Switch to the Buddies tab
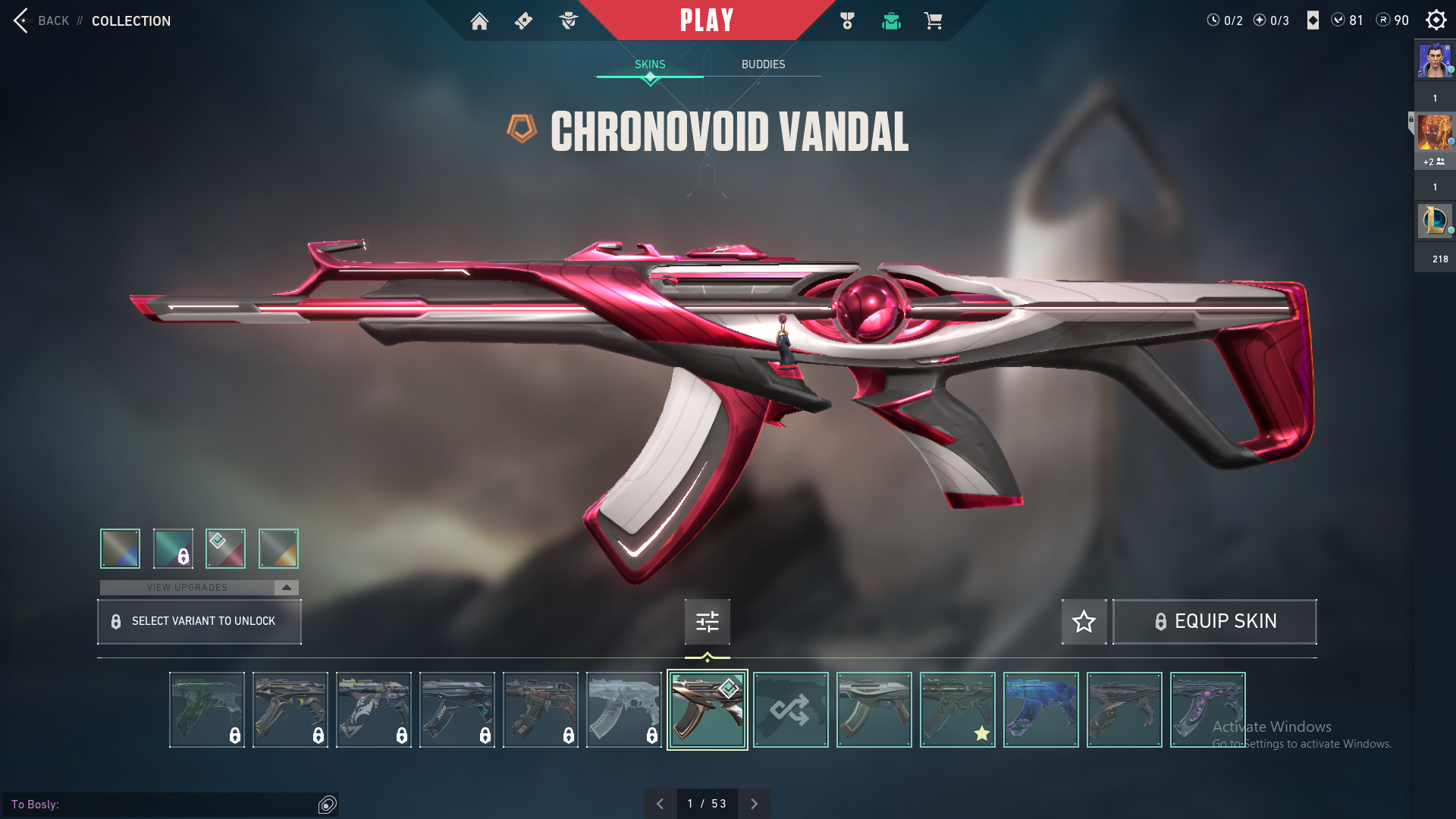Viewport: 1456px width, 819px height. (x=763, y=64)
